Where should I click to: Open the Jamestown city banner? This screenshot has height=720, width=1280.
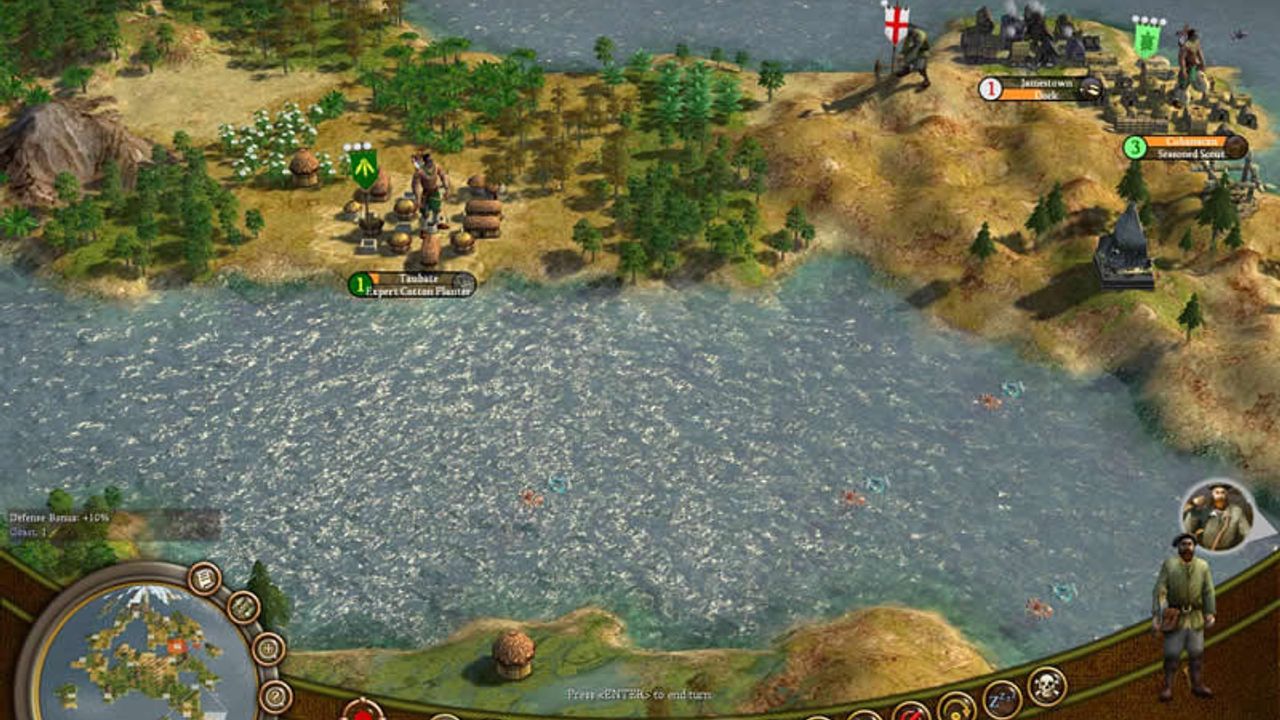coord(1042,89)
